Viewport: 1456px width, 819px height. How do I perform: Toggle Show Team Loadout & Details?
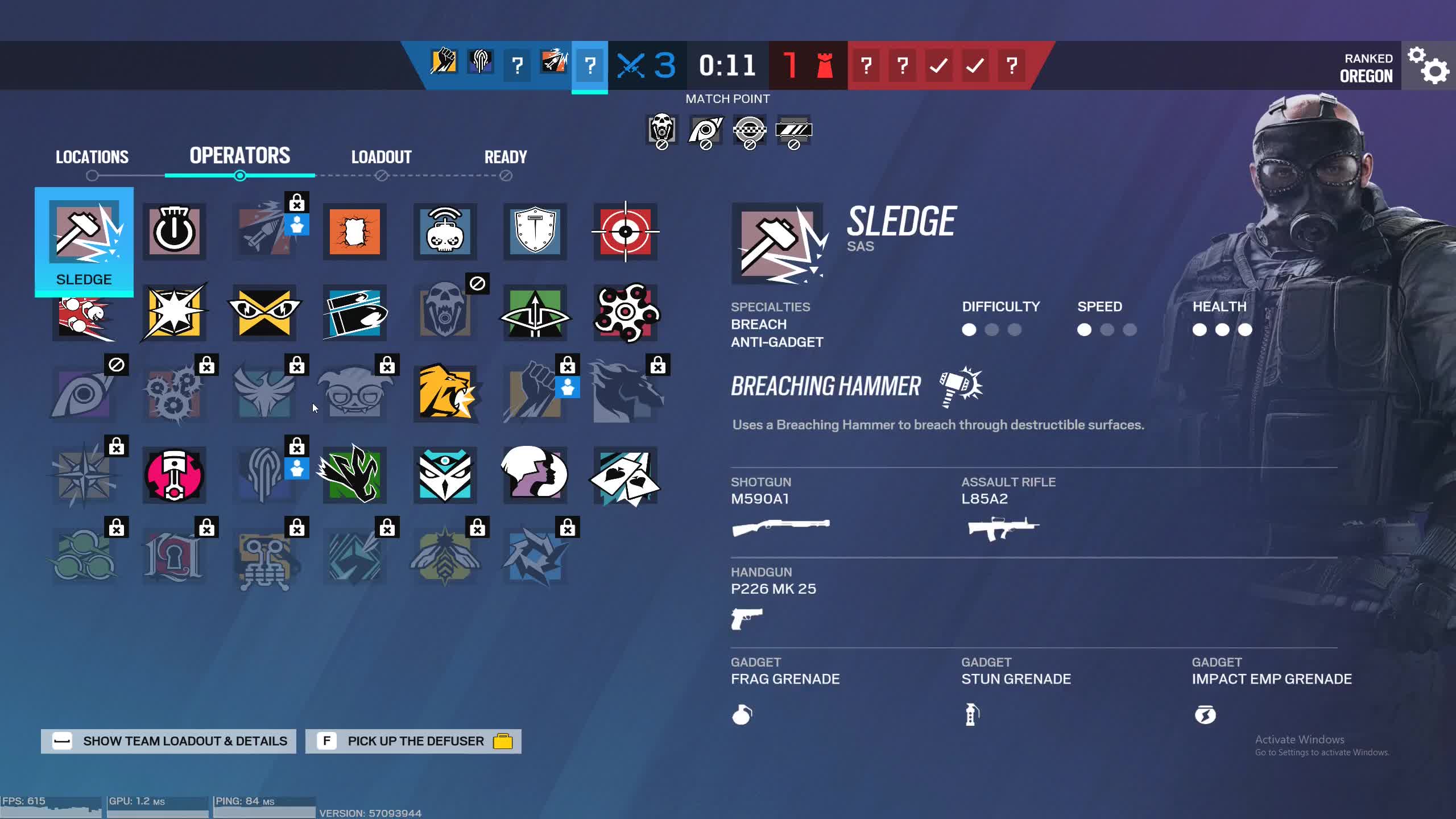point(168,741)
